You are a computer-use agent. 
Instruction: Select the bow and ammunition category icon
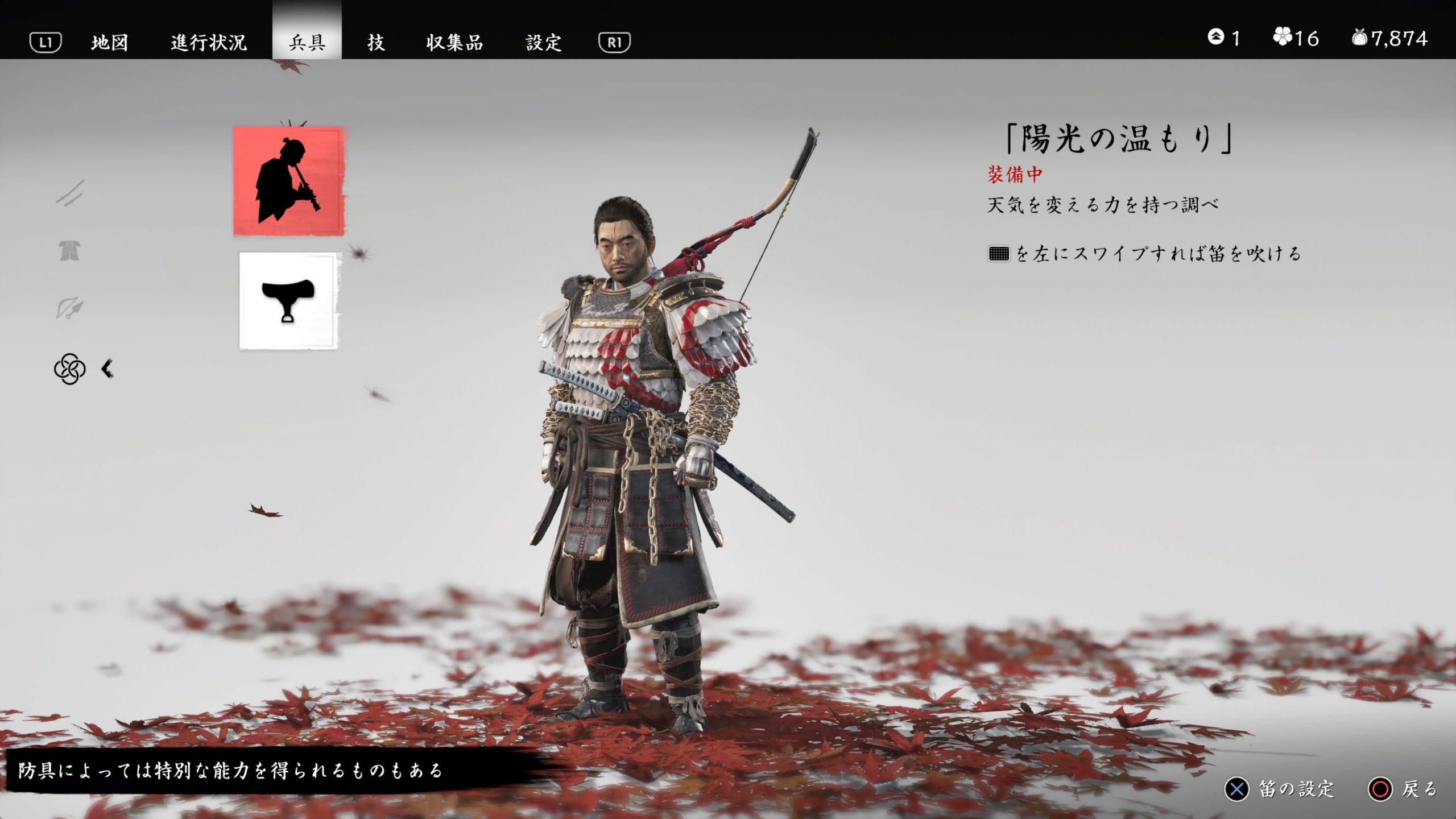[x=68, y=307]
